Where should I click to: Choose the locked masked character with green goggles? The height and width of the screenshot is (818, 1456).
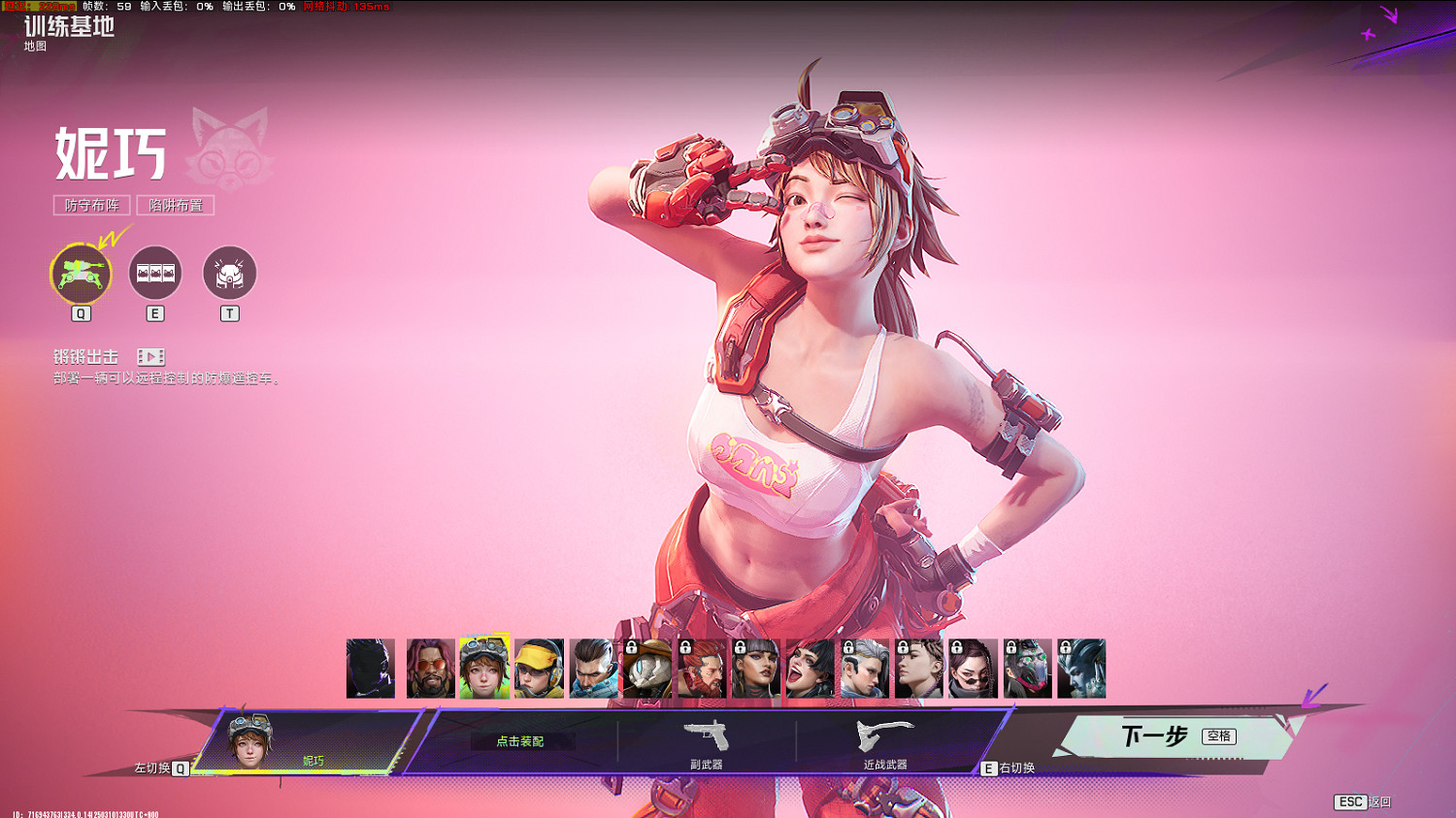click(x=1027, y=669)
